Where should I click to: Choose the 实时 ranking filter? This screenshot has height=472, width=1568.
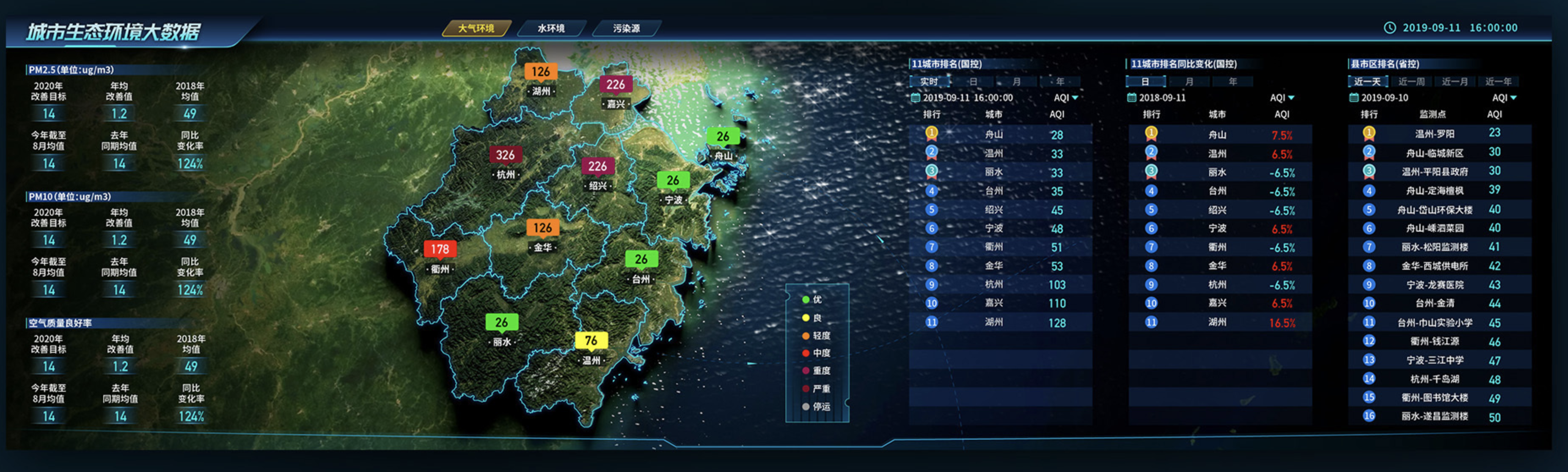coord(929,82)
